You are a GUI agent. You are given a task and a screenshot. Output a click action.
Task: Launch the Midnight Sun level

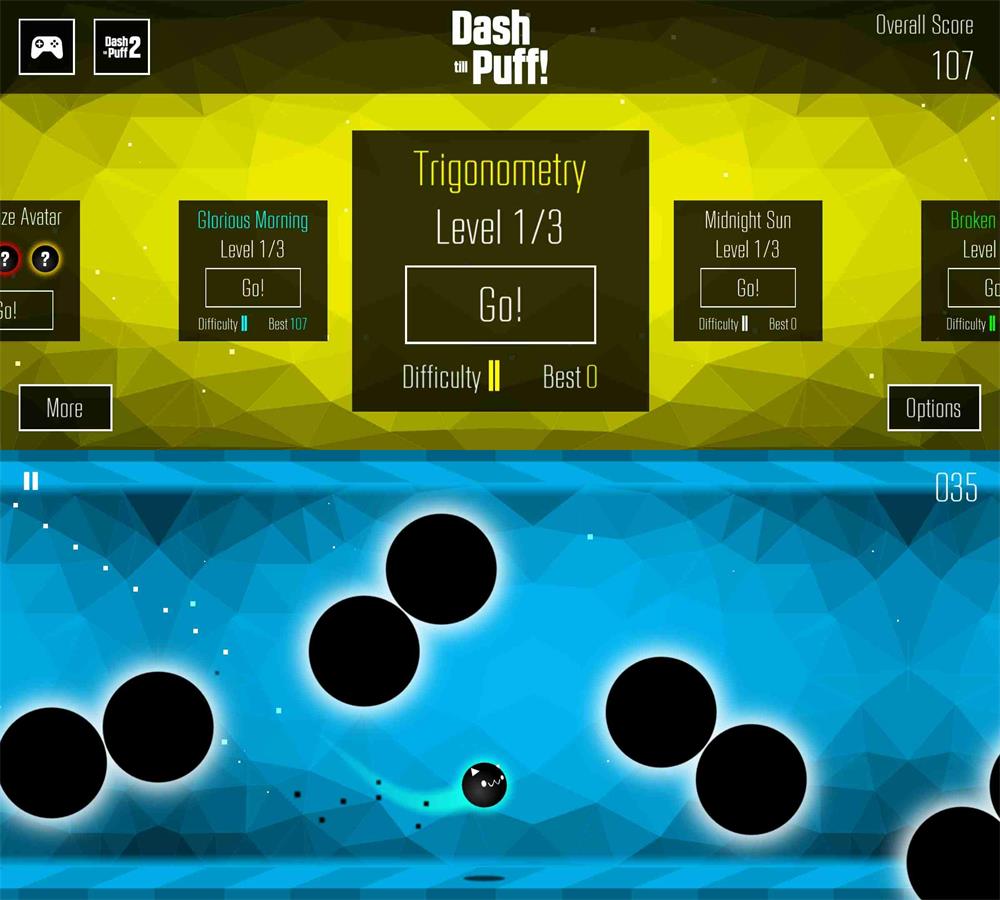coord(748,288)
